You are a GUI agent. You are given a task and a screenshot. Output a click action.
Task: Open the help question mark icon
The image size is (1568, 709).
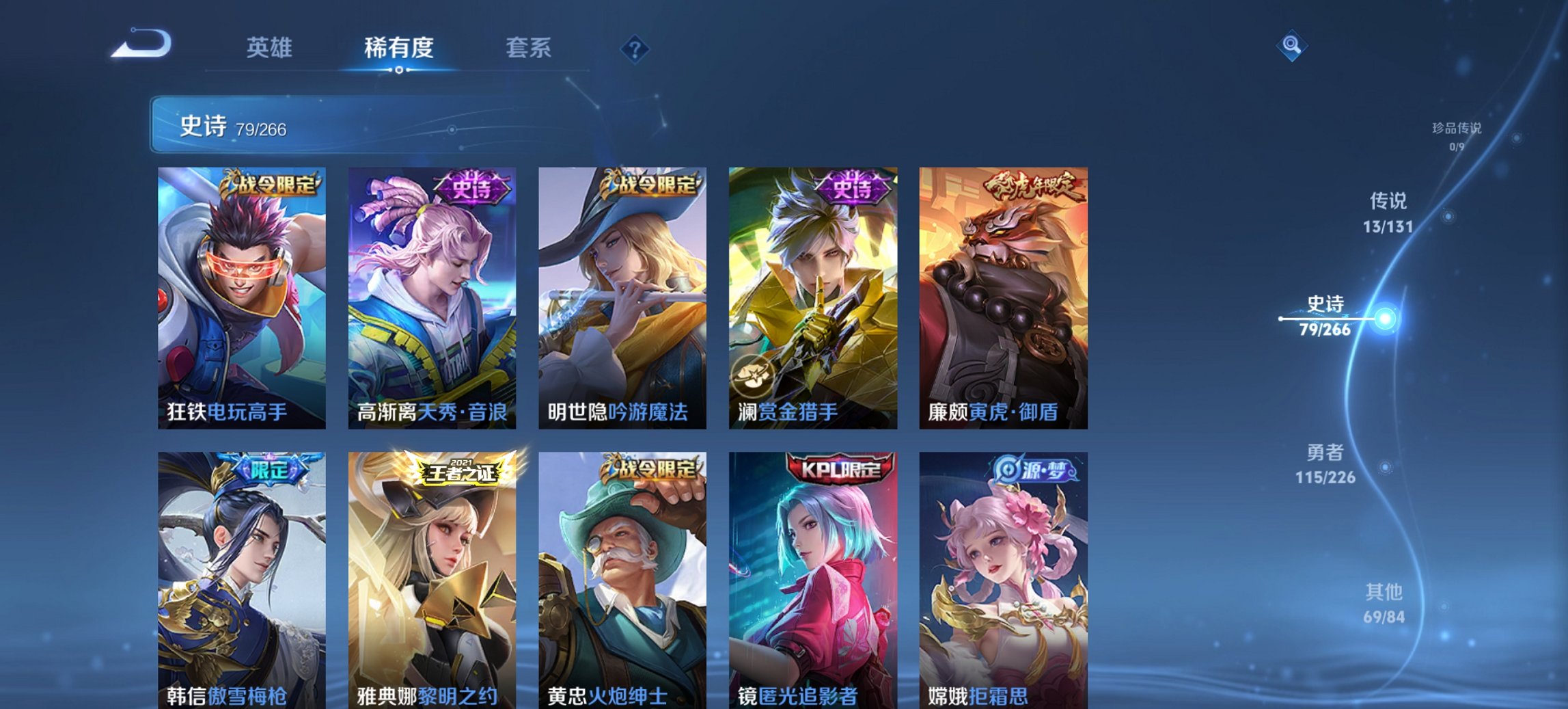[635, 49]
